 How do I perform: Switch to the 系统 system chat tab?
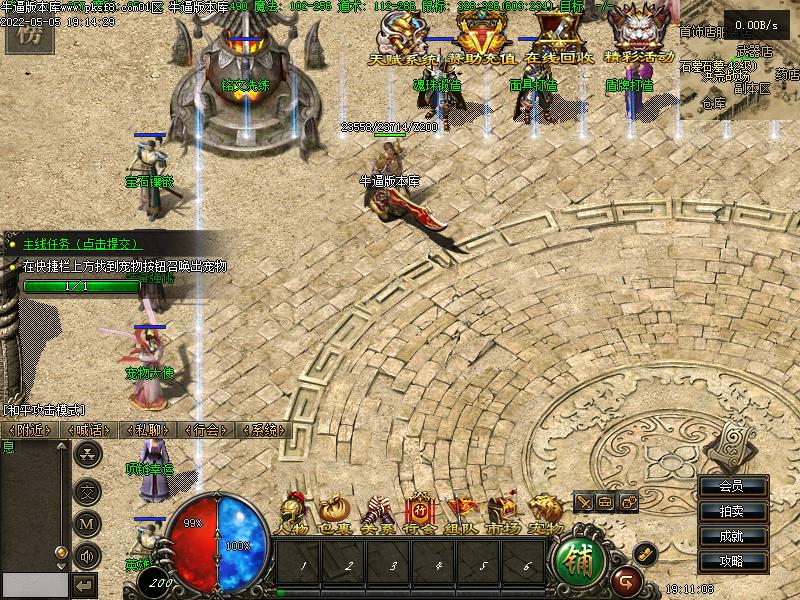click(264, 430)
